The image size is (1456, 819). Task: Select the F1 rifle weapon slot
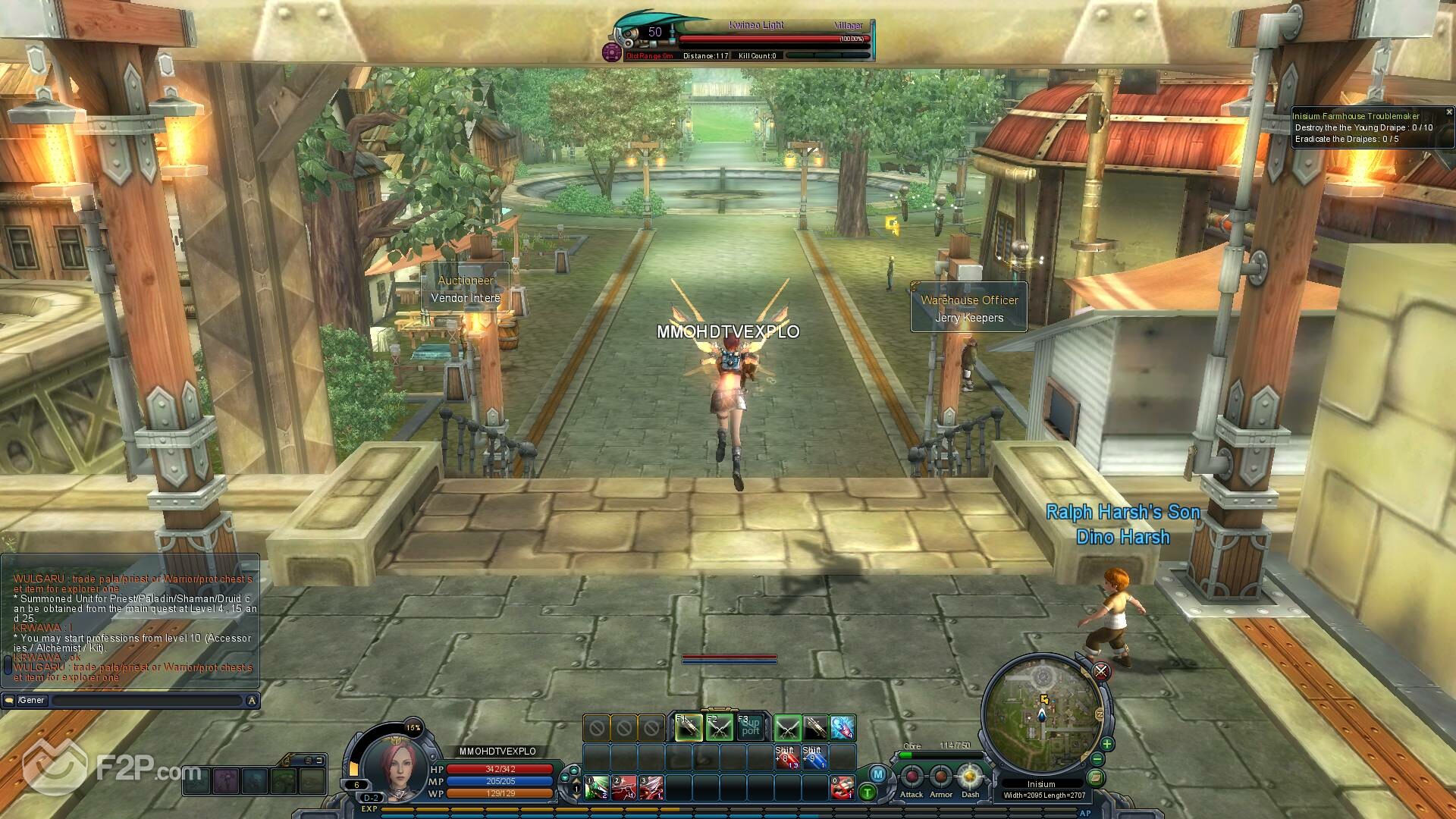click(x=689, y=729)
